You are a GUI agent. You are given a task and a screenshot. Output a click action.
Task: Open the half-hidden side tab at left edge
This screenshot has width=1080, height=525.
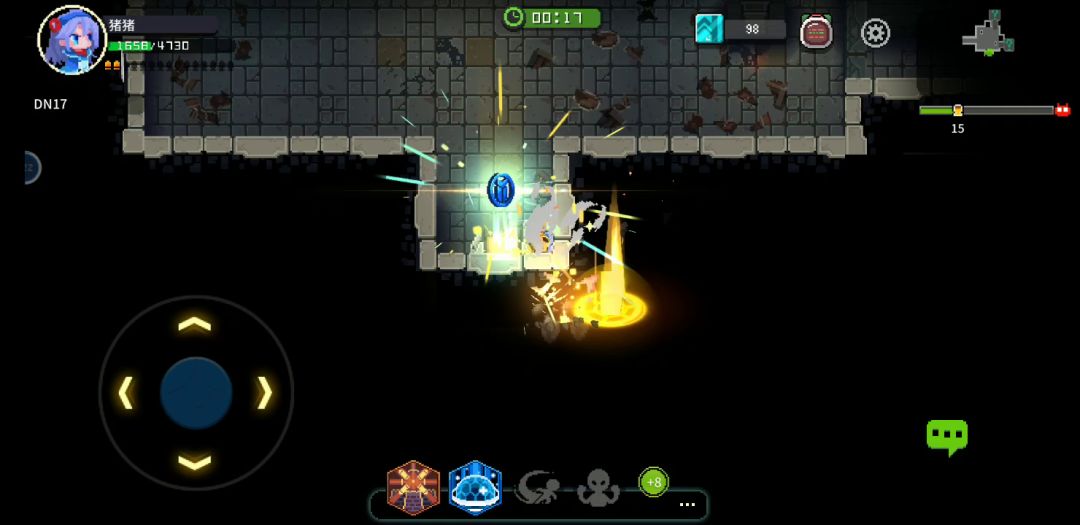[x=30, y=167]
